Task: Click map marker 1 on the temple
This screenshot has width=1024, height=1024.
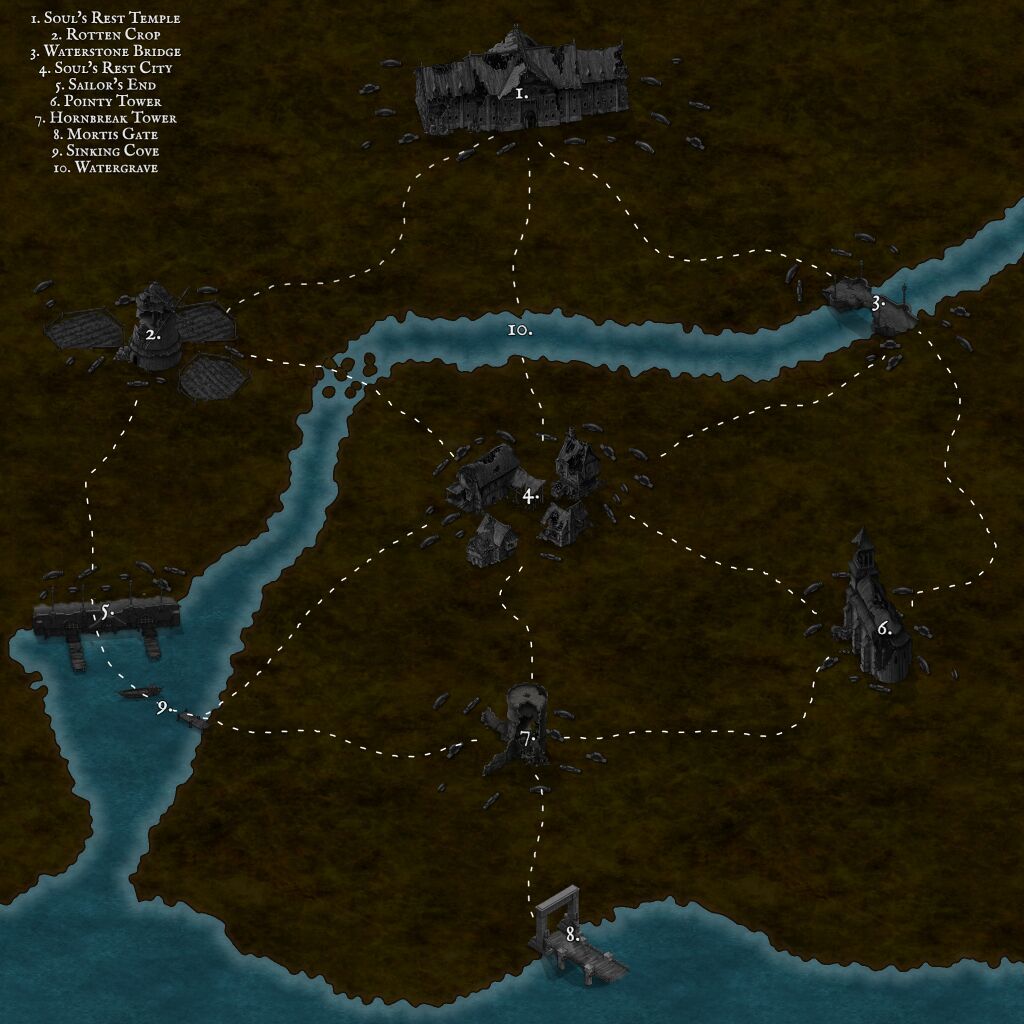Action: click(x=521, y=93)
